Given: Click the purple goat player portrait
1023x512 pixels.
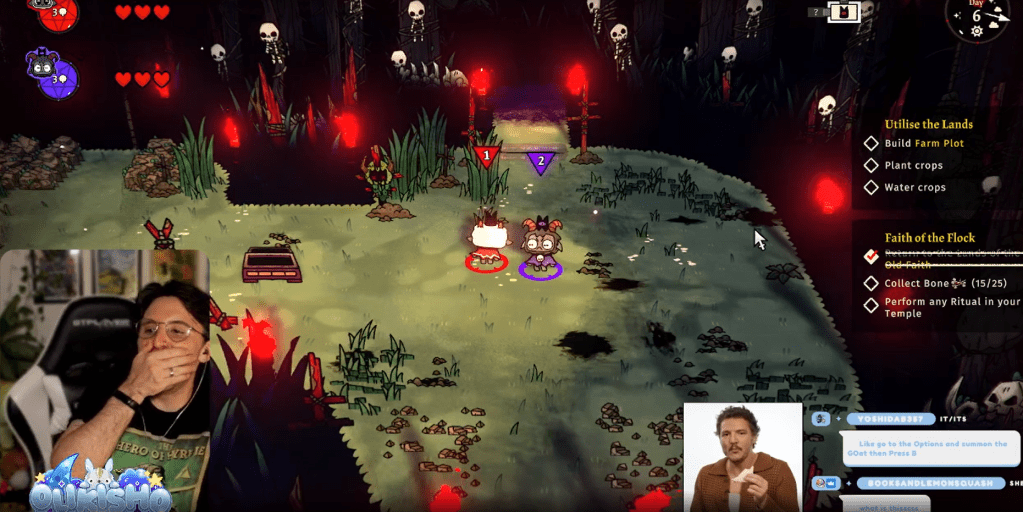Looking at the screenshot, I should [x=45, y=74].
